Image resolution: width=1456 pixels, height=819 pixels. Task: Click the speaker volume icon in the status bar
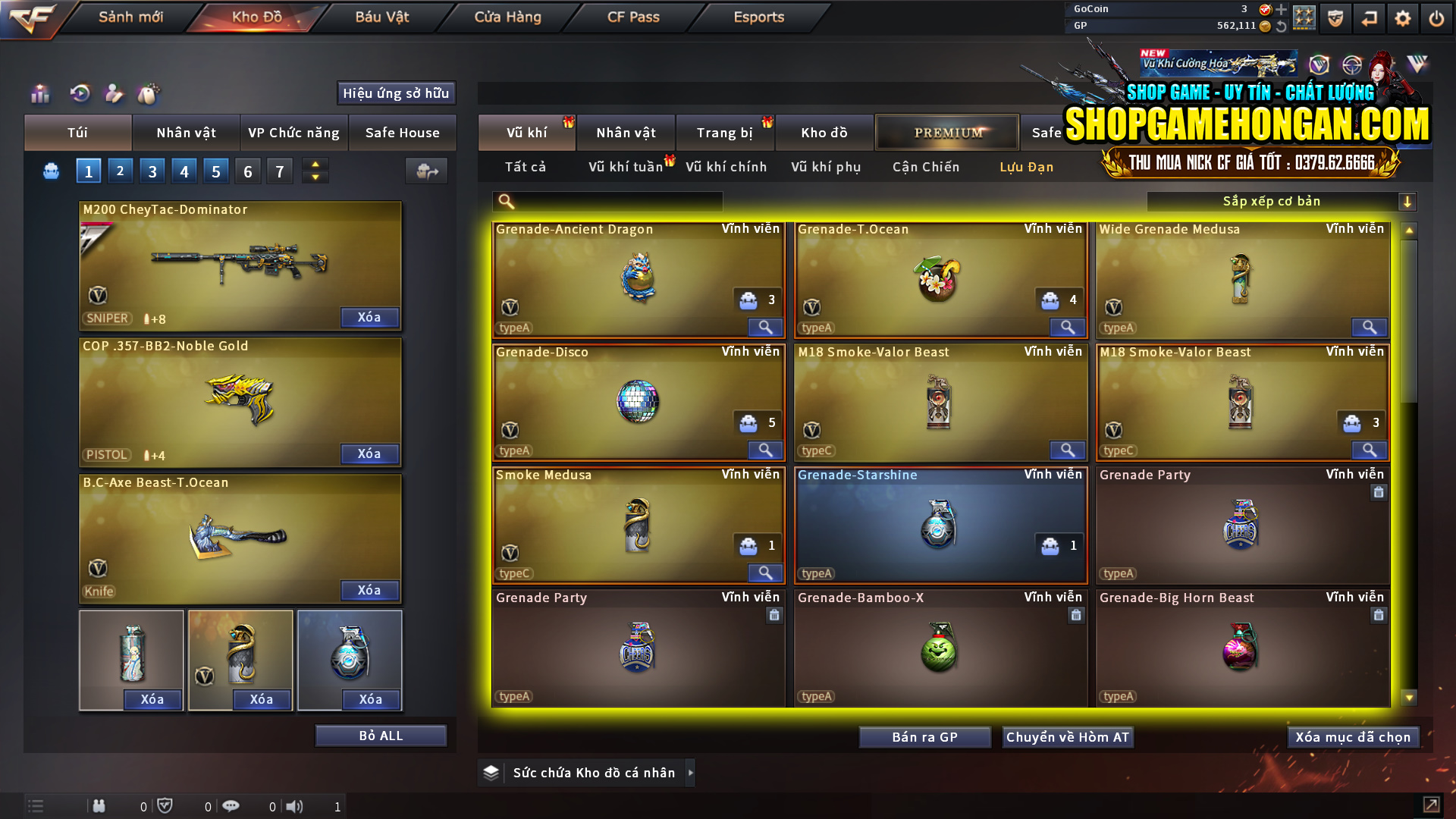pyautogui.click(x=295, y=806)
